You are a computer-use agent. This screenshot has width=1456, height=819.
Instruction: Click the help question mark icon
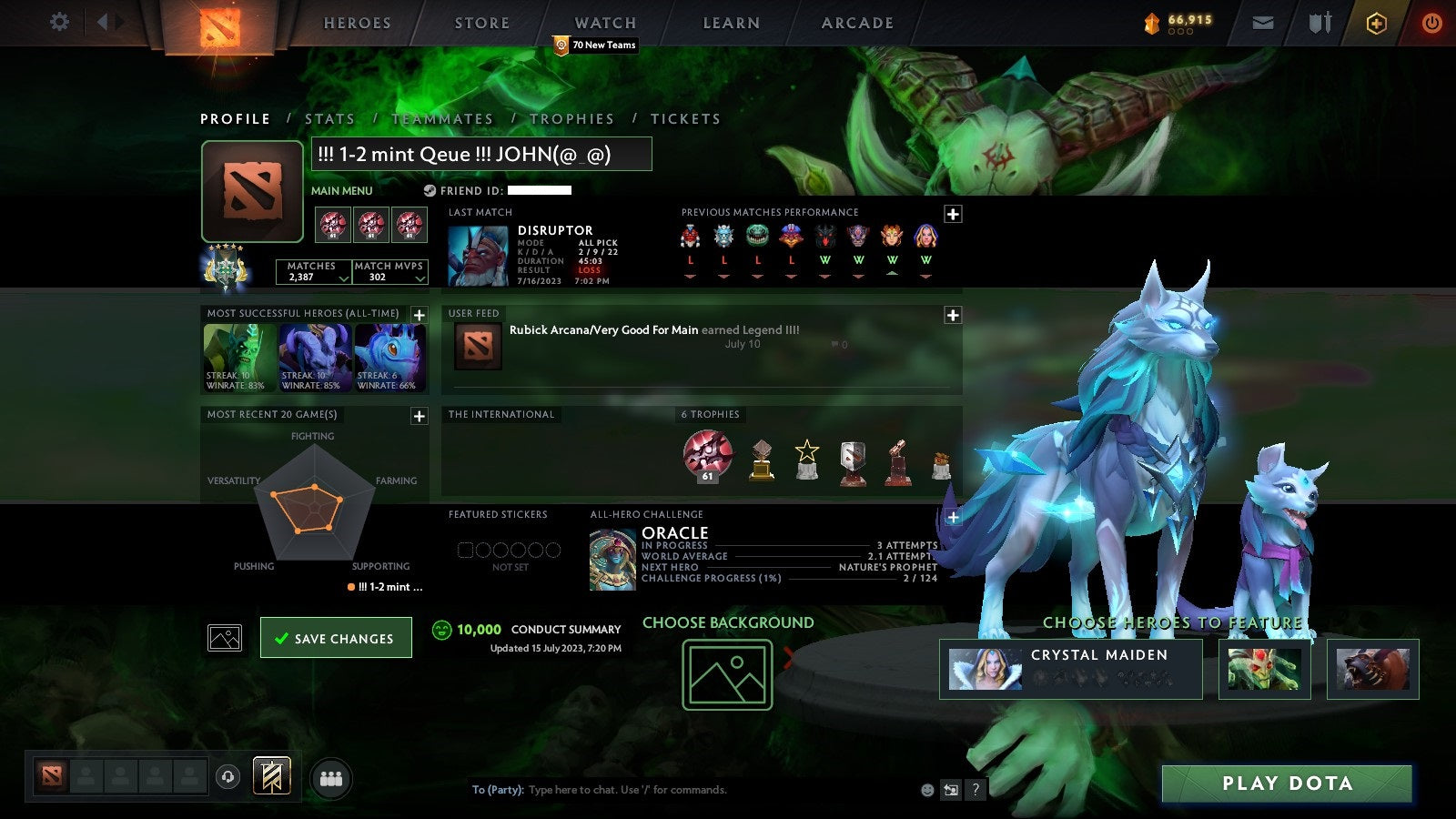coord(976,790)
